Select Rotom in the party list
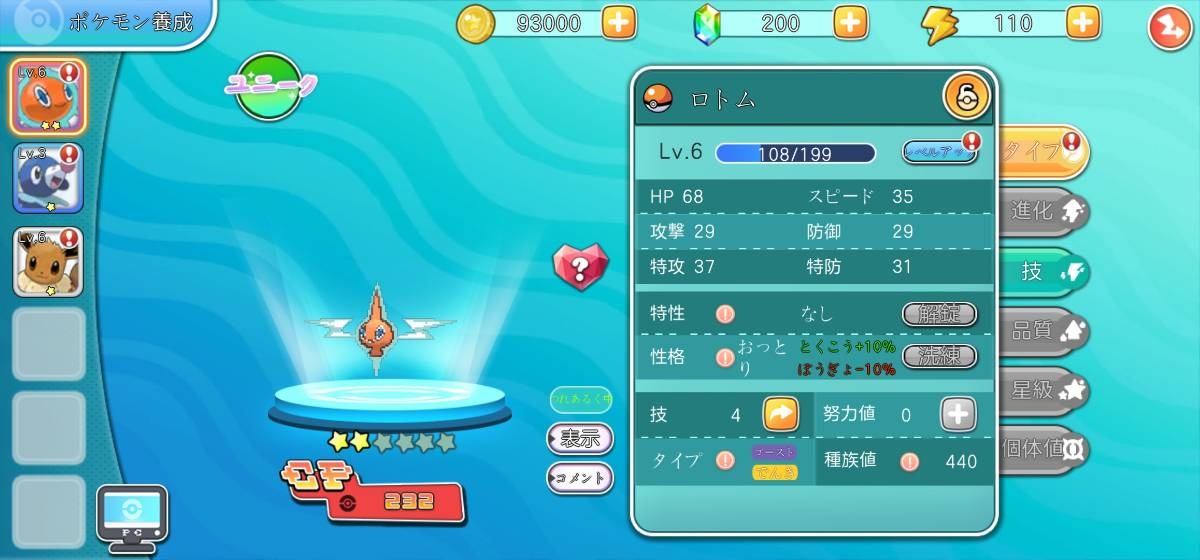Viewport: 1200px width, 560px height. click(x=48, y=96)
